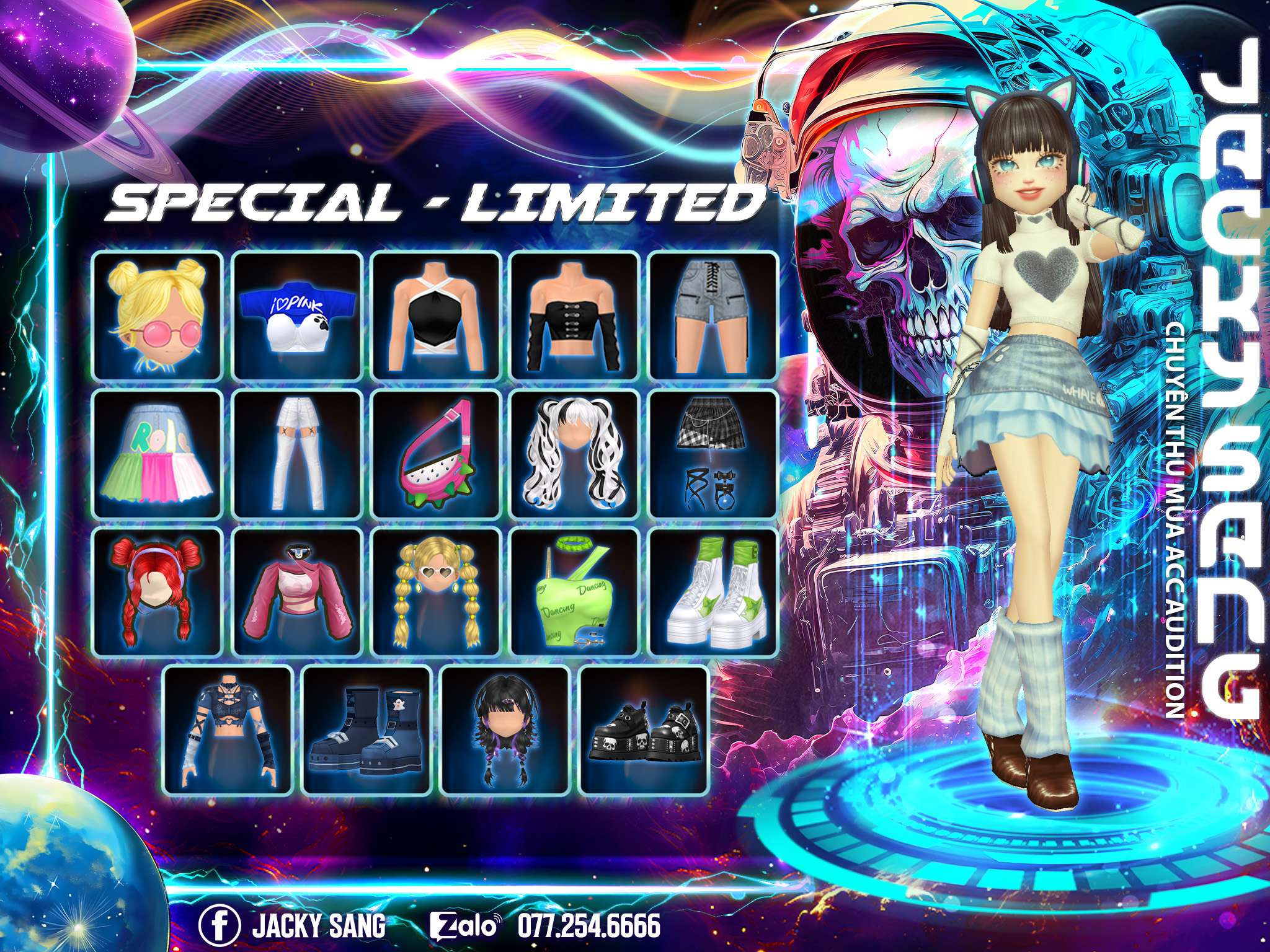Pick the black off-shoulder buckle top
Viewport: 1270px width, 952px height.
pos(575,315)
